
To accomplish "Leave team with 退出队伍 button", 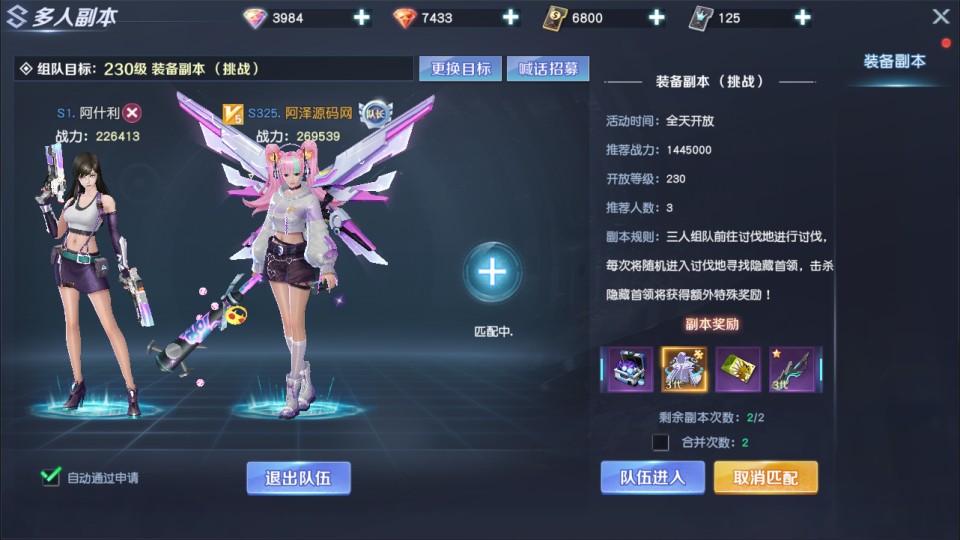I will pyautogui.click(x=298, y=478).
